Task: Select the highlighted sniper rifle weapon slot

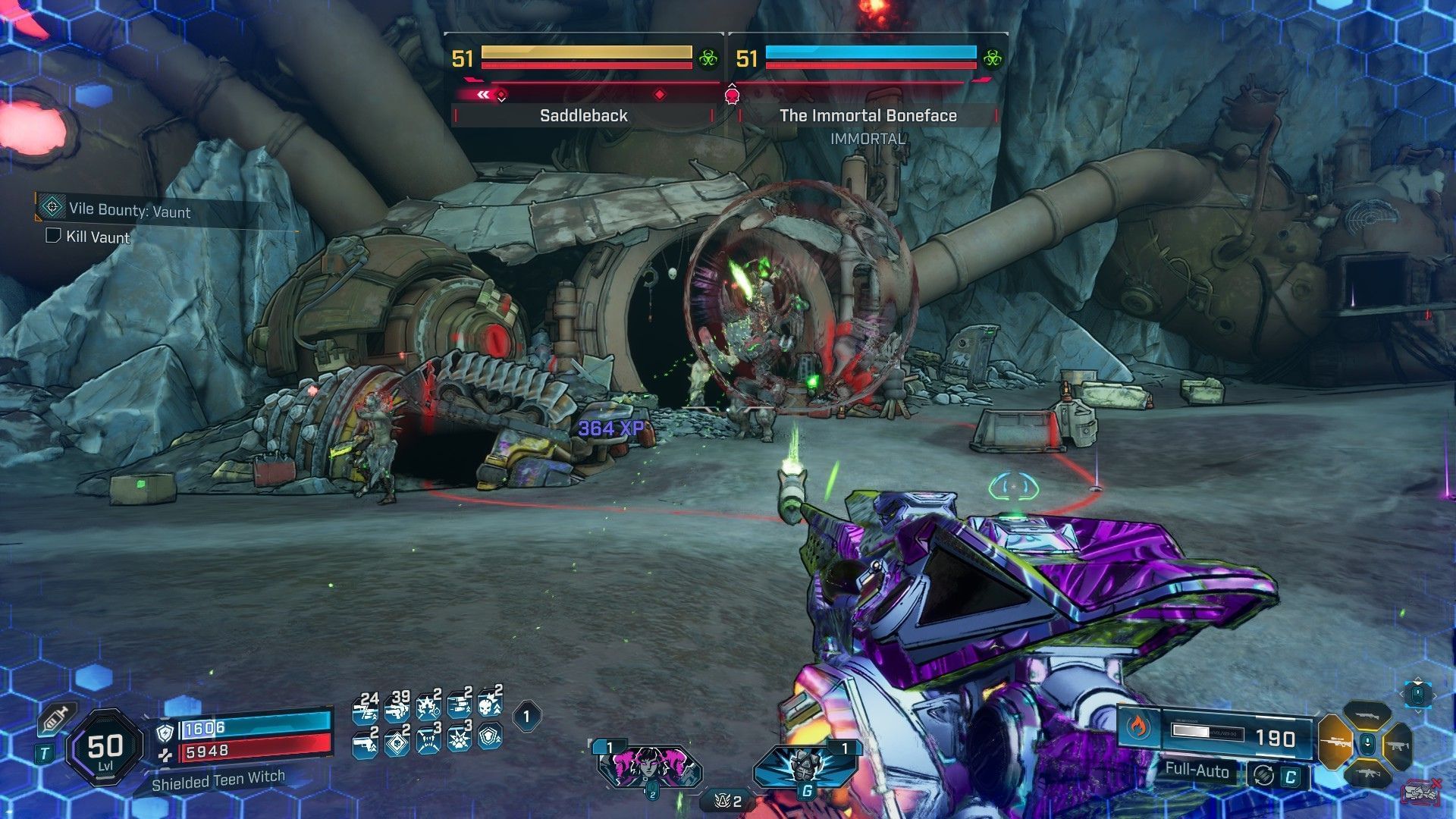Action: [x=1335, y=742]
